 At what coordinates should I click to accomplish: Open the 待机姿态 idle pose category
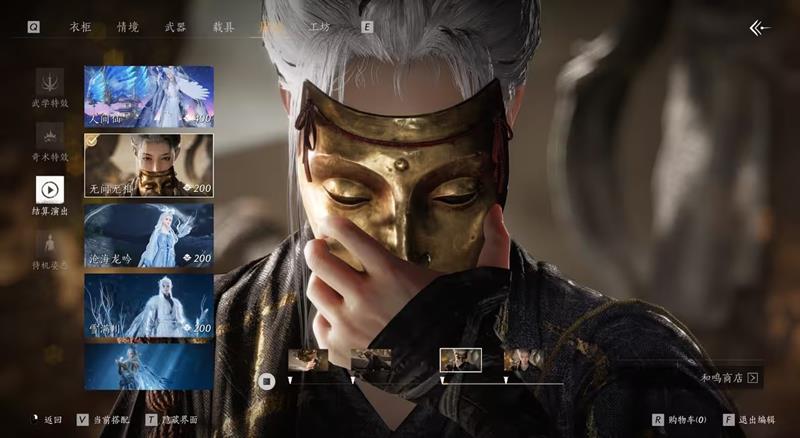coord(50,250)
